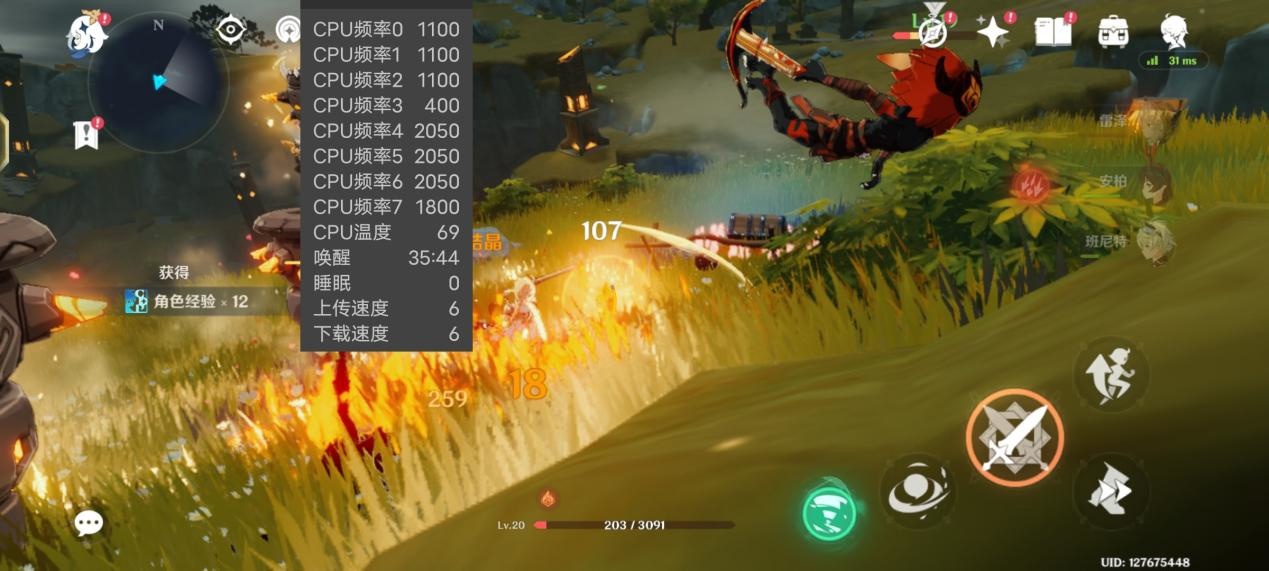
Task: Open the chat speech bubble
Action: pos(89,522)
